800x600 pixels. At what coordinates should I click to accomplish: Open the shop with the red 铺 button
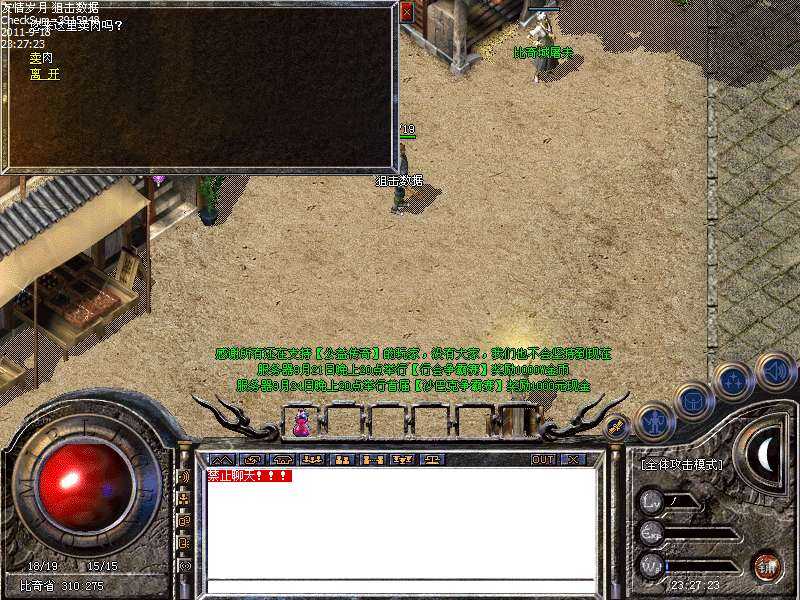coord(766,566)
